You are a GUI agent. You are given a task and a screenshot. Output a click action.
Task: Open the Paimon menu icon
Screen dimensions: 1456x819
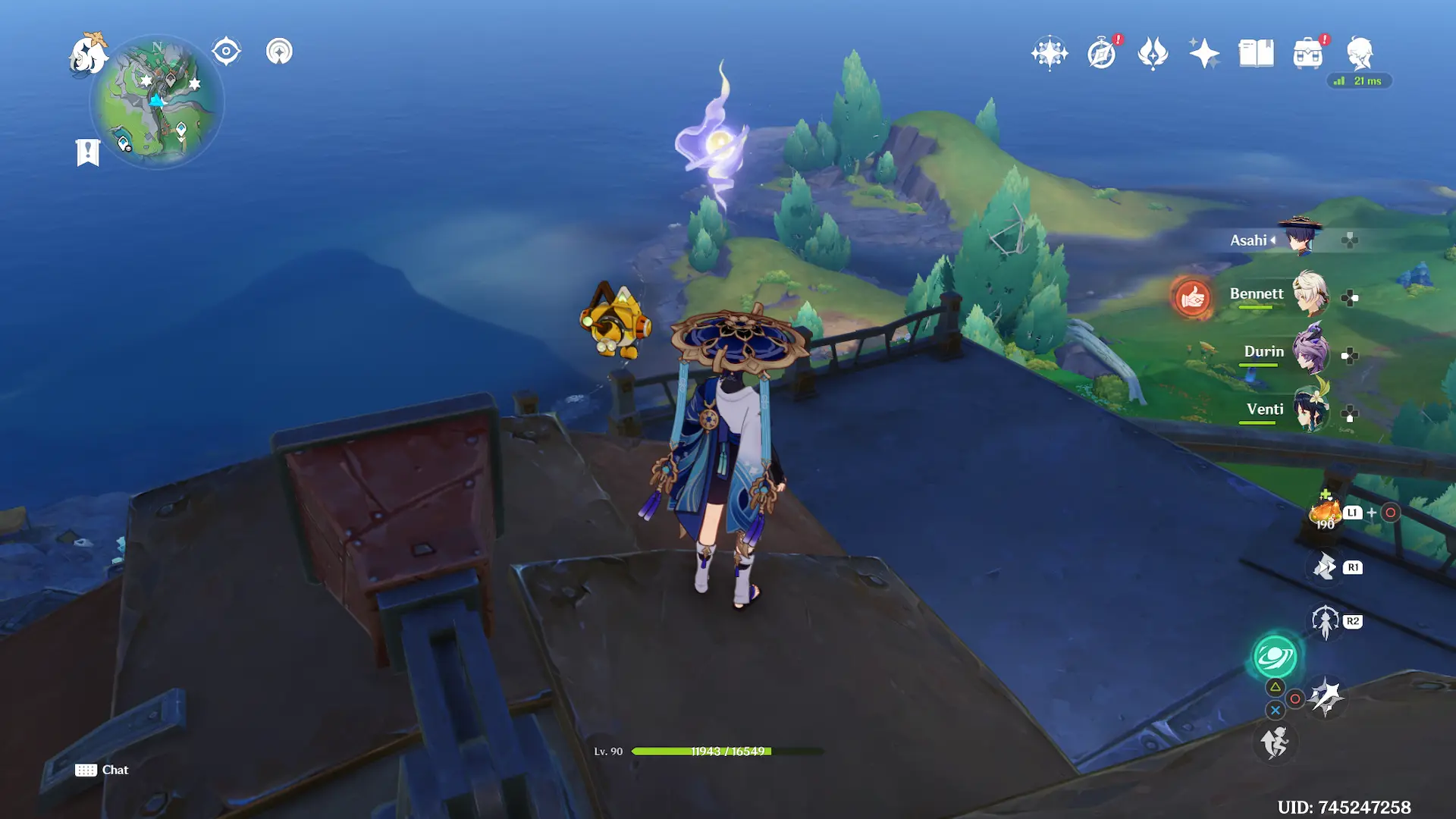[x=88, y=55]
